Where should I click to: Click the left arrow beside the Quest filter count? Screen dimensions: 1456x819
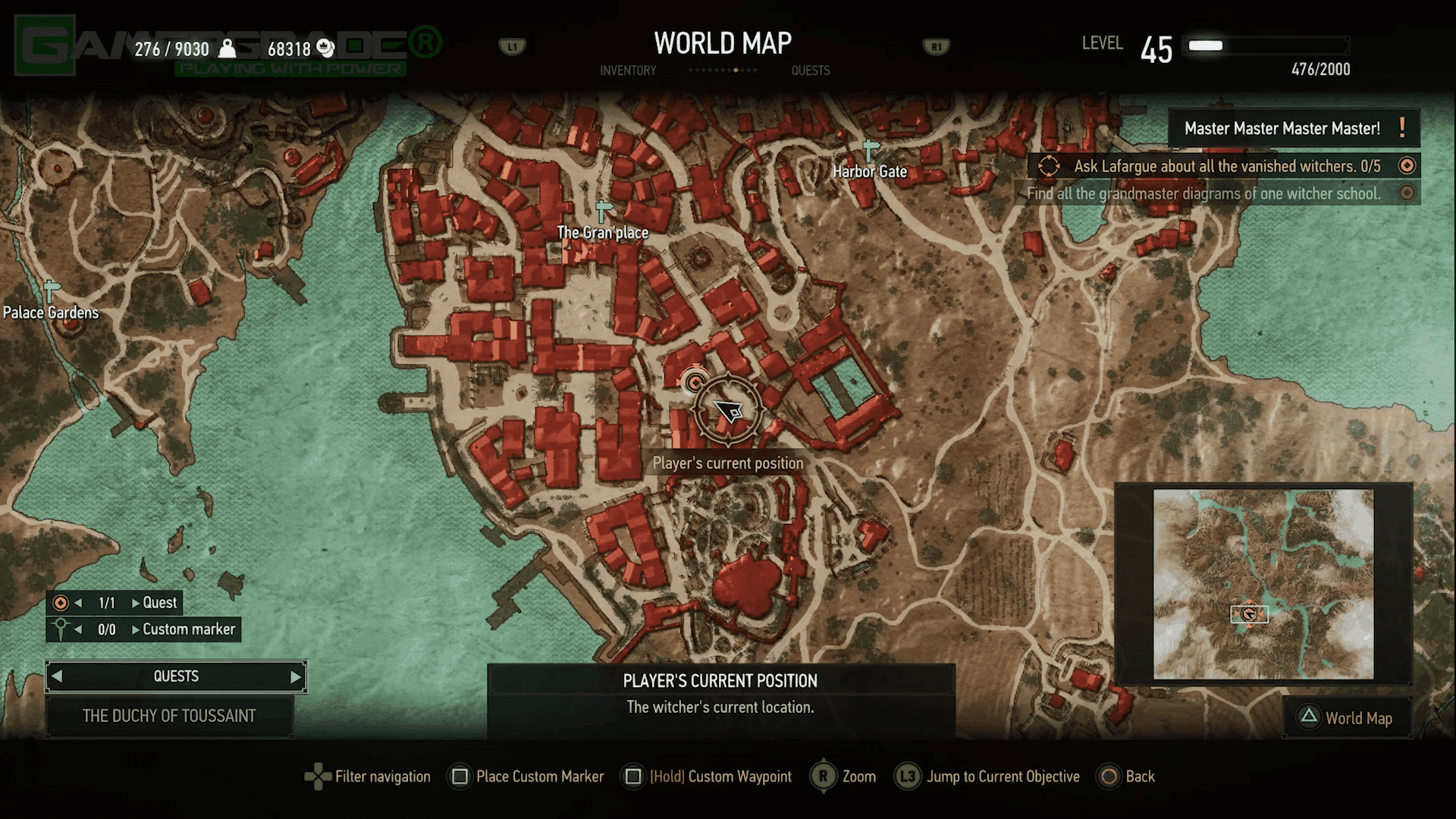[79, 603]
